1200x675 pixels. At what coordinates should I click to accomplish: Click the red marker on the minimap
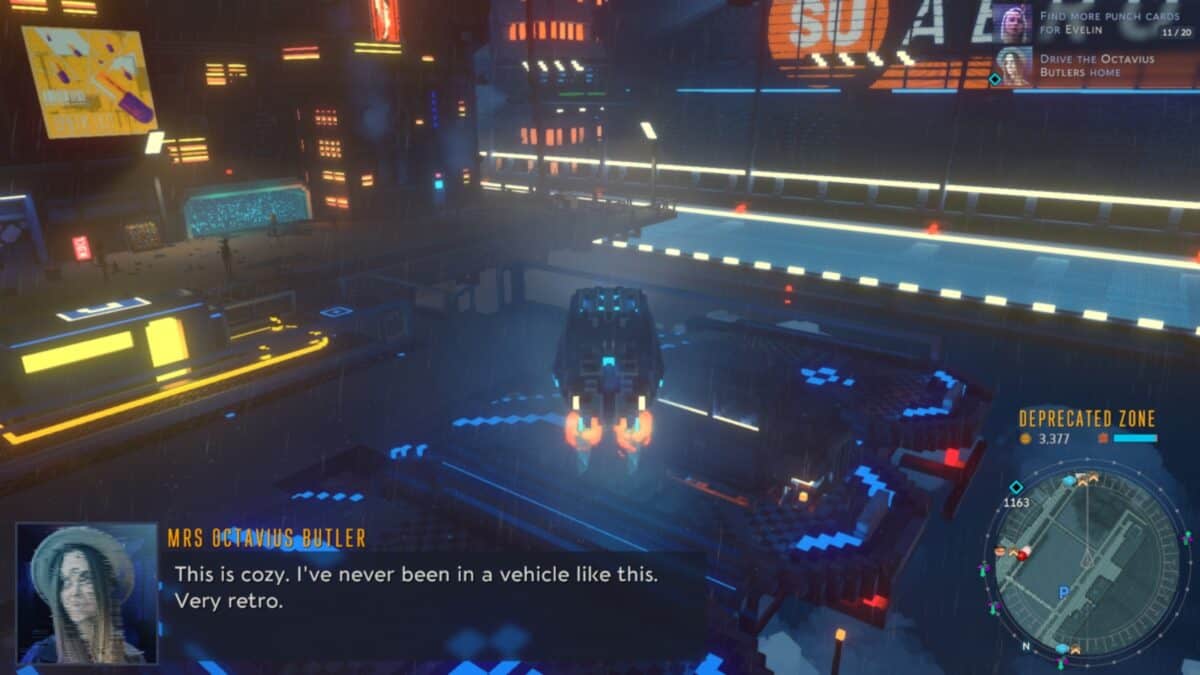click(1023, 554)
